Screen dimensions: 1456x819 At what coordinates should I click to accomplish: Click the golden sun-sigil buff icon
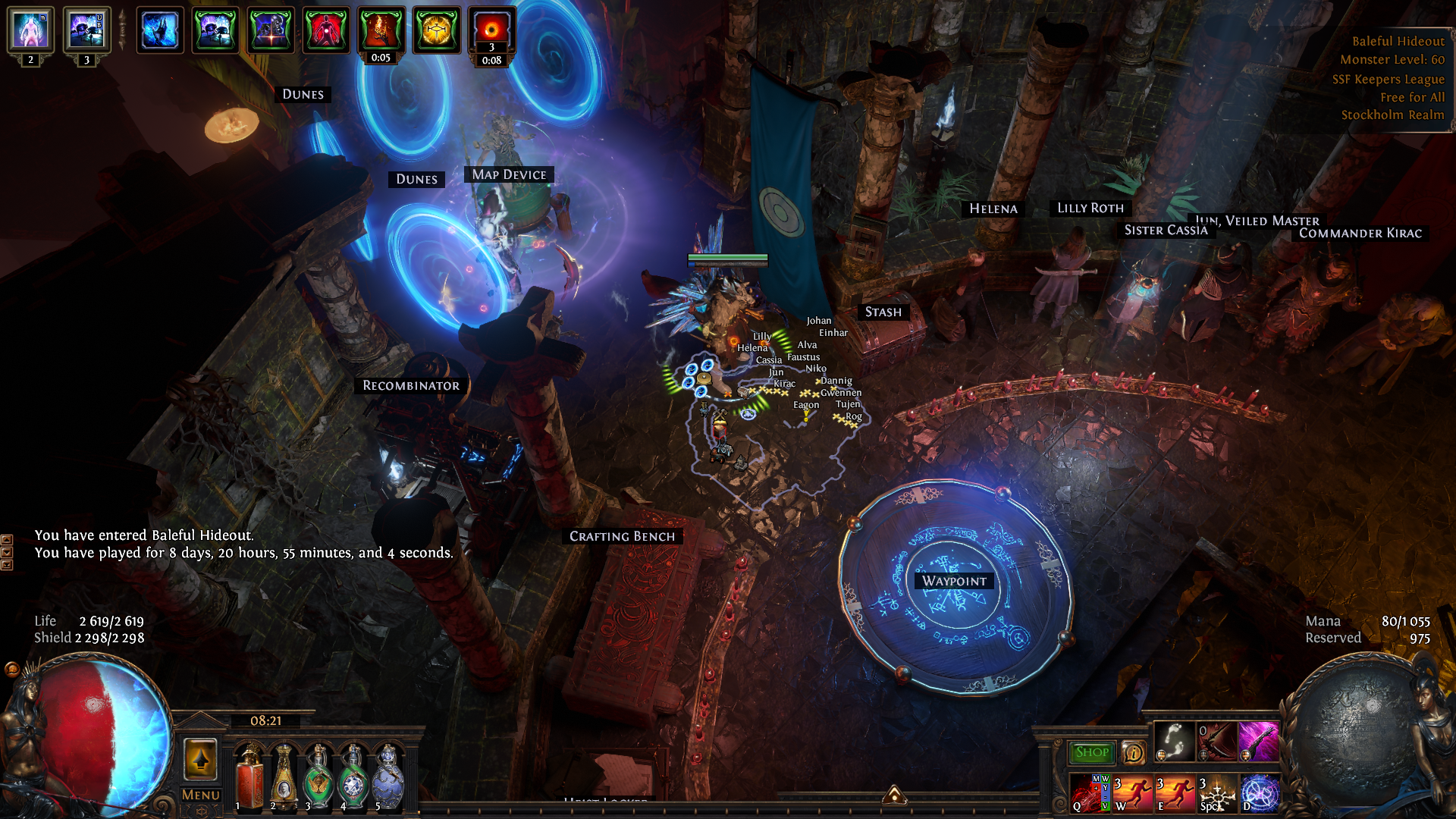click(x=436, y=30)
